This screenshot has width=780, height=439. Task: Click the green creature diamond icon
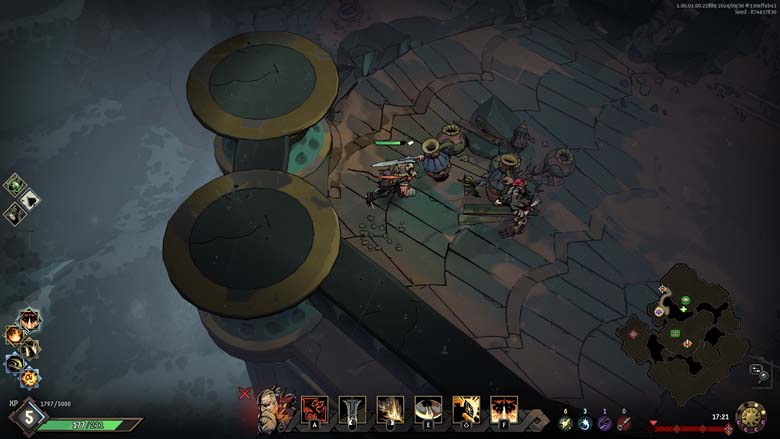click(x=15, y=185)
